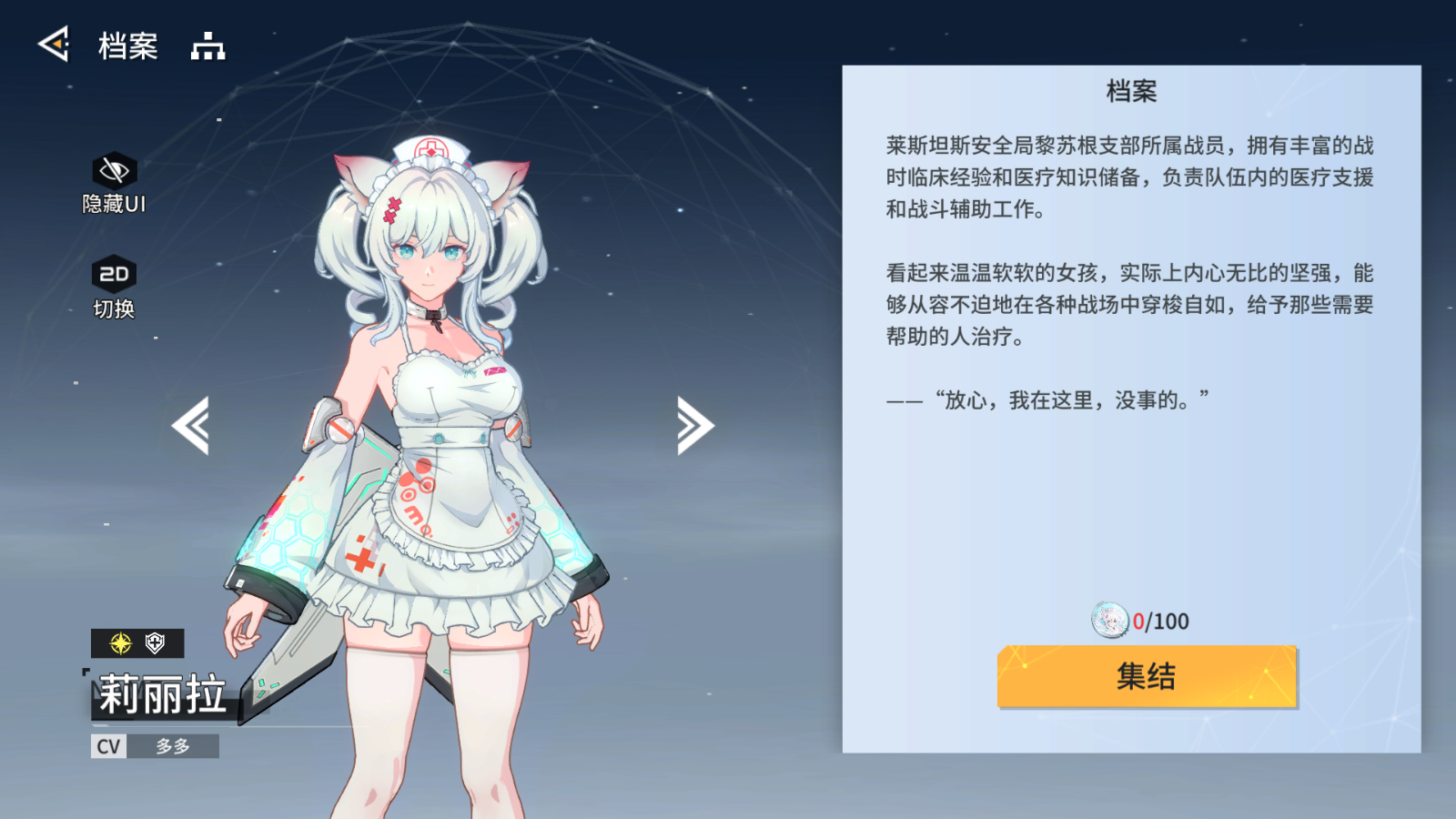
Task: Tap the back arrow icon at top left
Action: click(54, 44)
